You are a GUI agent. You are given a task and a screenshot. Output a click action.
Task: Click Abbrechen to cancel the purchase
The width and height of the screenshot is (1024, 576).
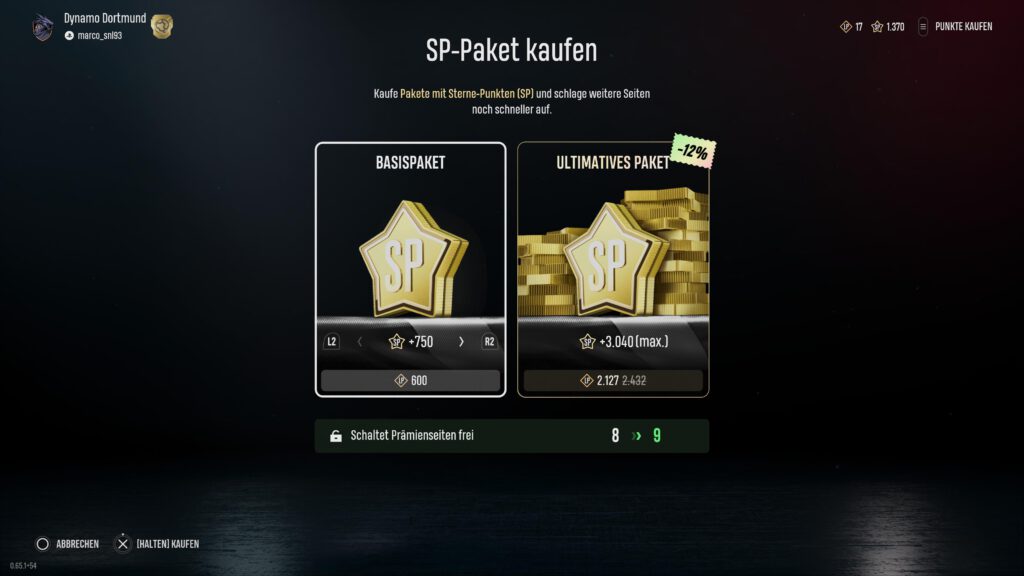click(68, 544)
